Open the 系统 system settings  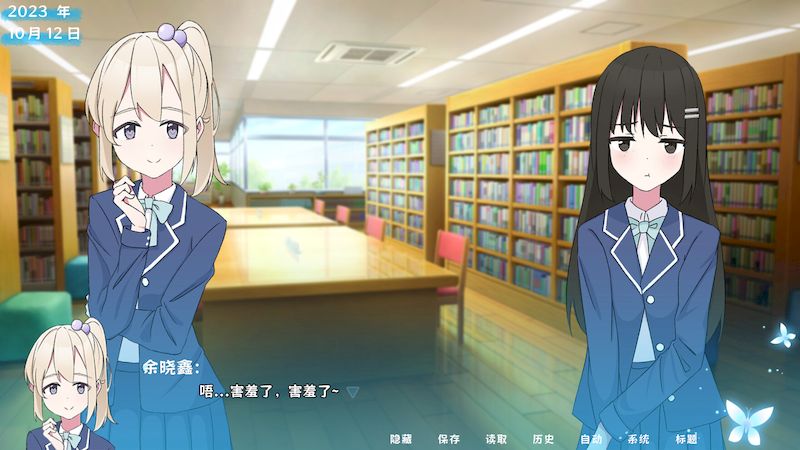638,439
